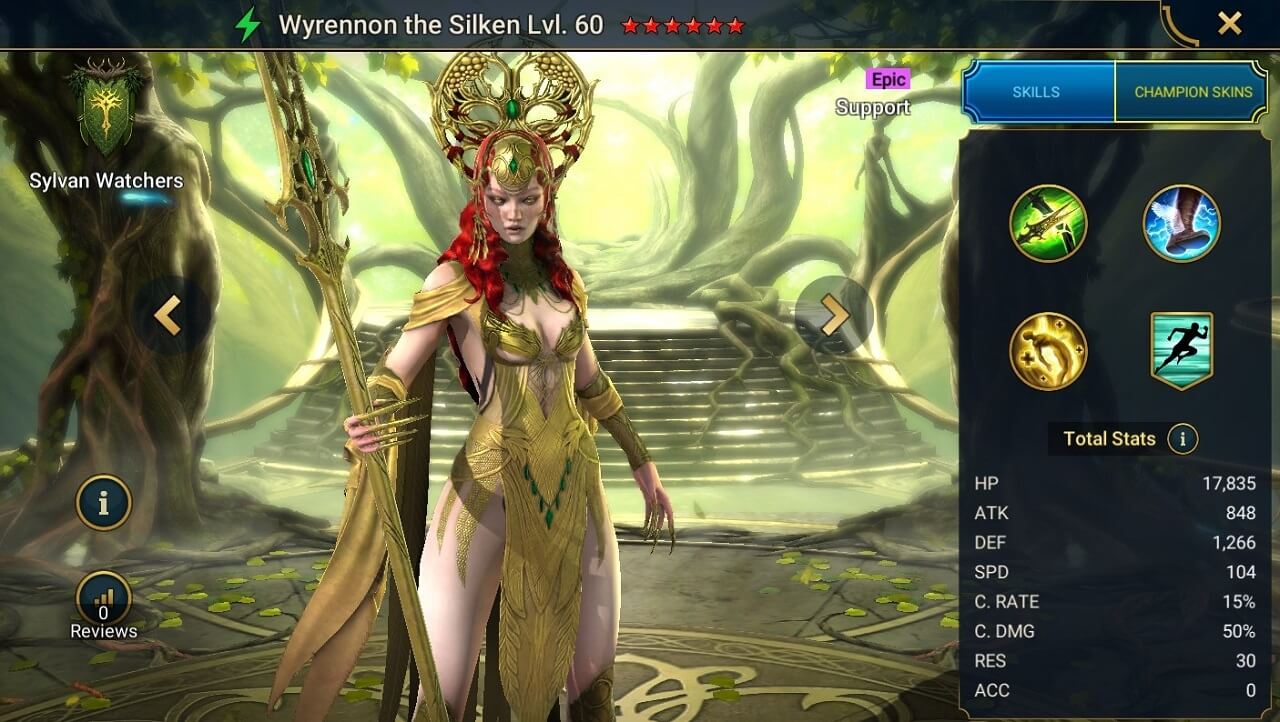Open the Champion Skins tab
The height and width of the screenshot is (722, 1280).
point(1193,92)
